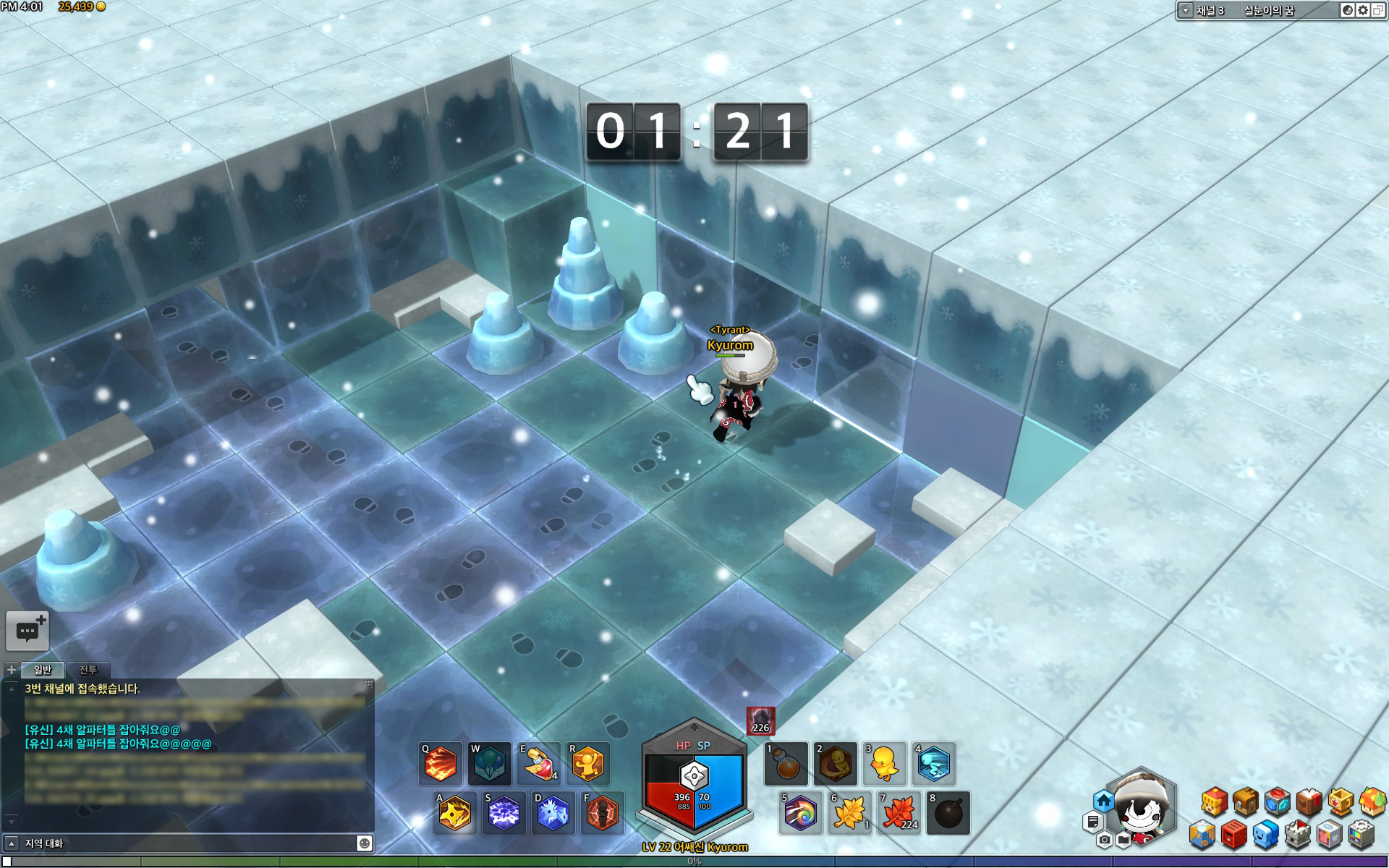Use the winged red potion on E
This screenshot has height=868, width=1389.
539,764
